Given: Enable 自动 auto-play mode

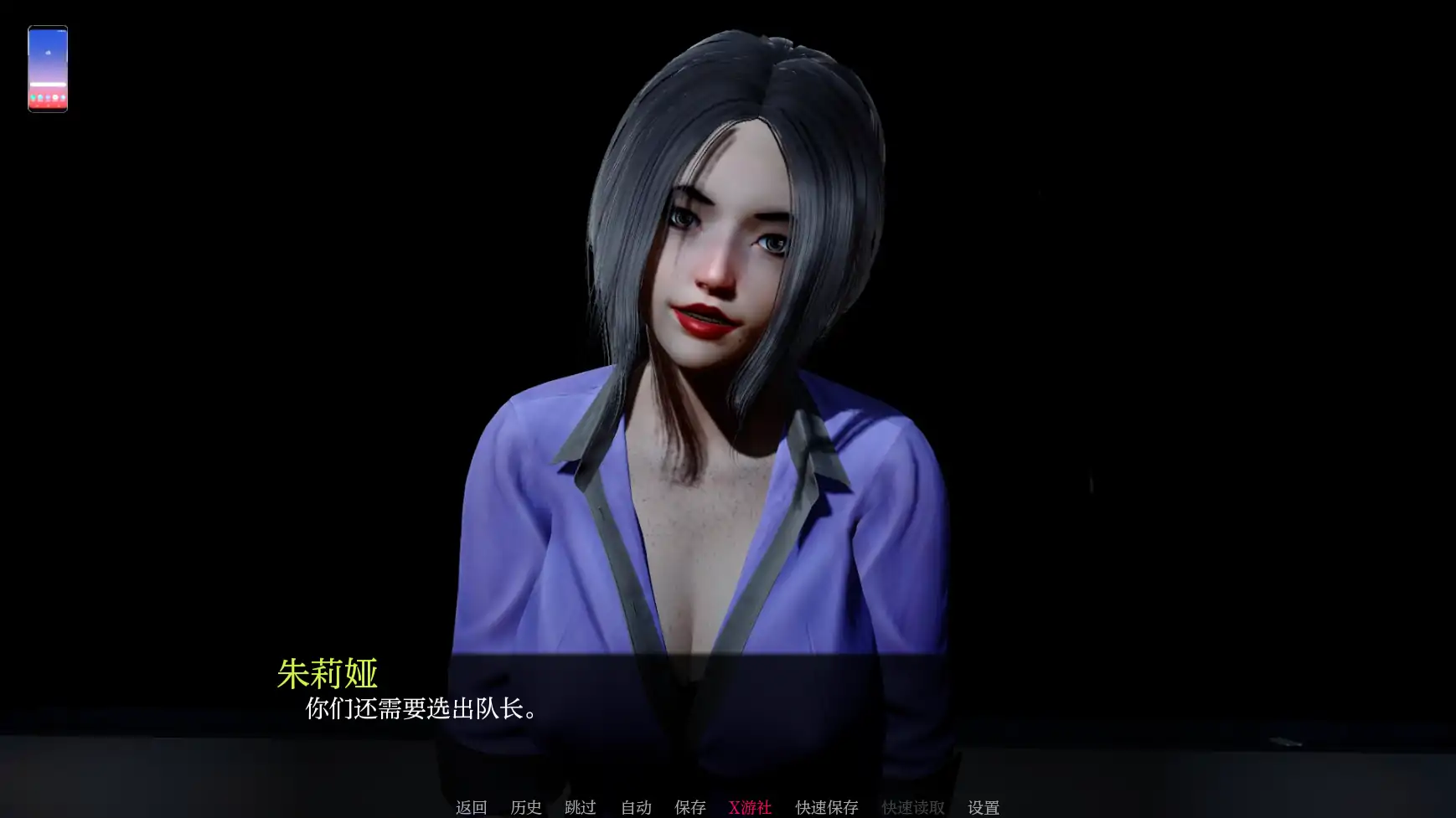Looking at the screenshot, I should pyautogui.click(x=634, y=807).
